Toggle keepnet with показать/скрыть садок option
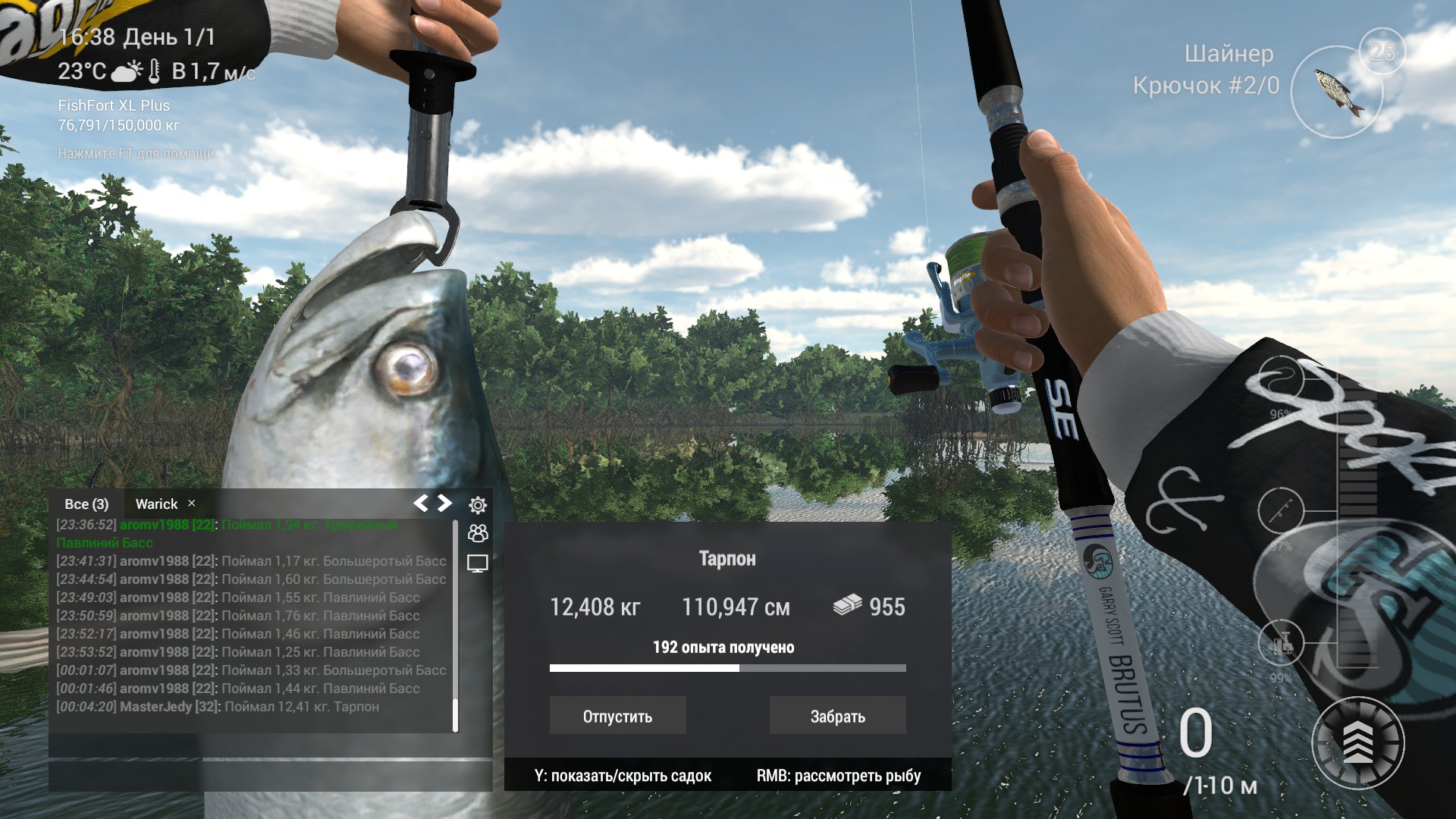The width and height of the screenshot is (1456, 819). click(x=623, y=776)
